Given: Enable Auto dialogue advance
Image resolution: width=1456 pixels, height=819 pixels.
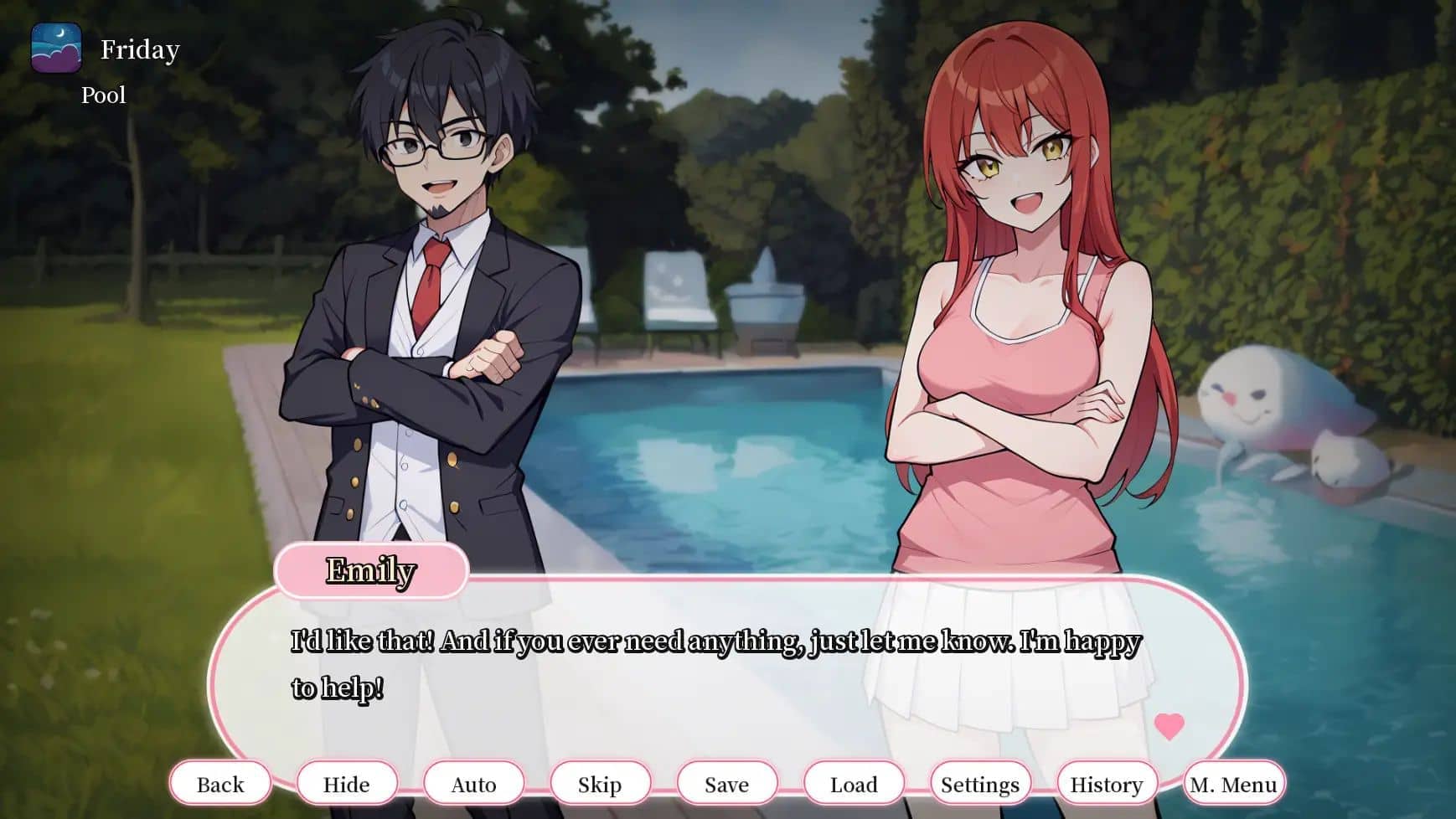Looking at the screenshot, I should pyautogui.click(x=473, y=784).
